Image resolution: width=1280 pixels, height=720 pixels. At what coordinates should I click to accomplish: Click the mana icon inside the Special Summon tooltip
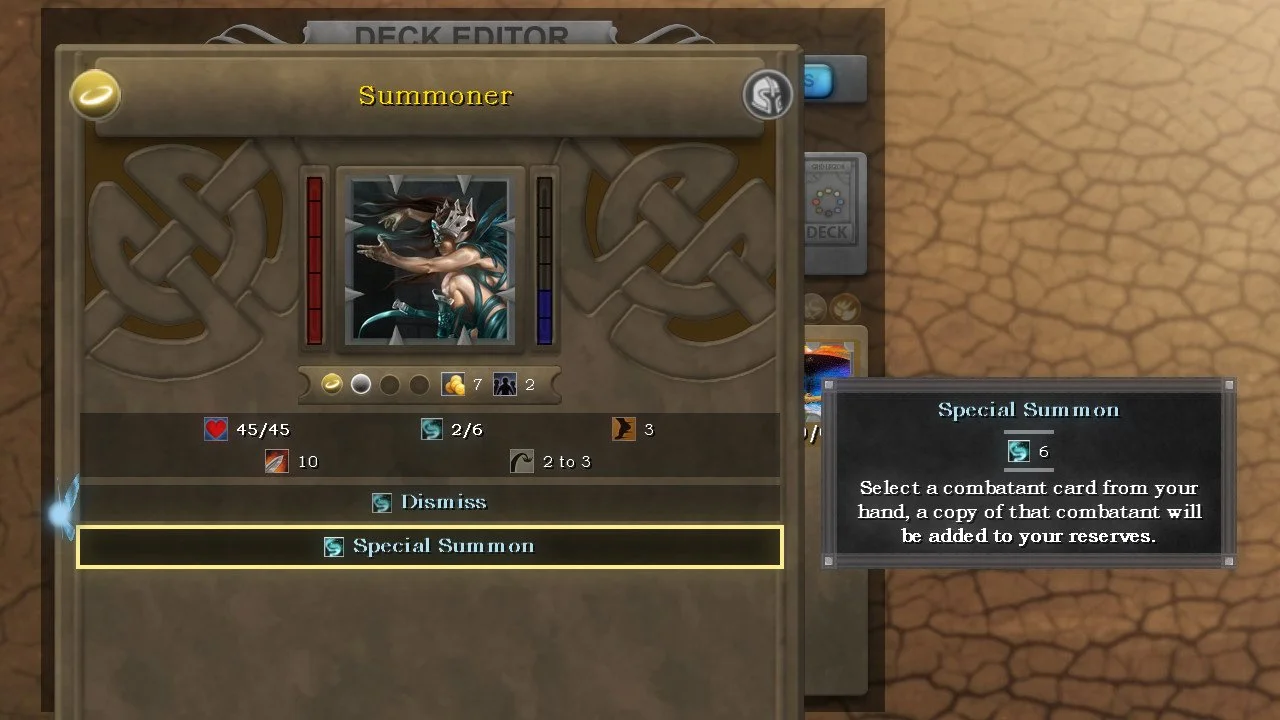[x=1018, y=450]
